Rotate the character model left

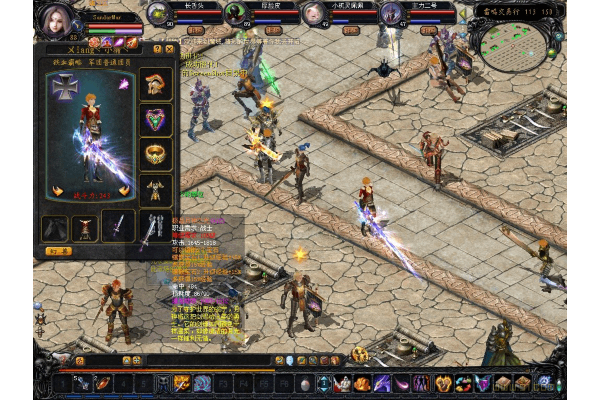55,190
